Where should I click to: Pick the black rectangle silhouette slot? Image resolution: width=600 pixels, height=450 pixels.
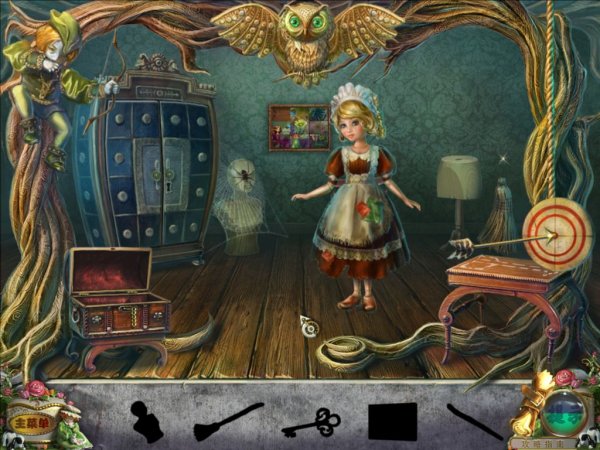coord(392,421)
